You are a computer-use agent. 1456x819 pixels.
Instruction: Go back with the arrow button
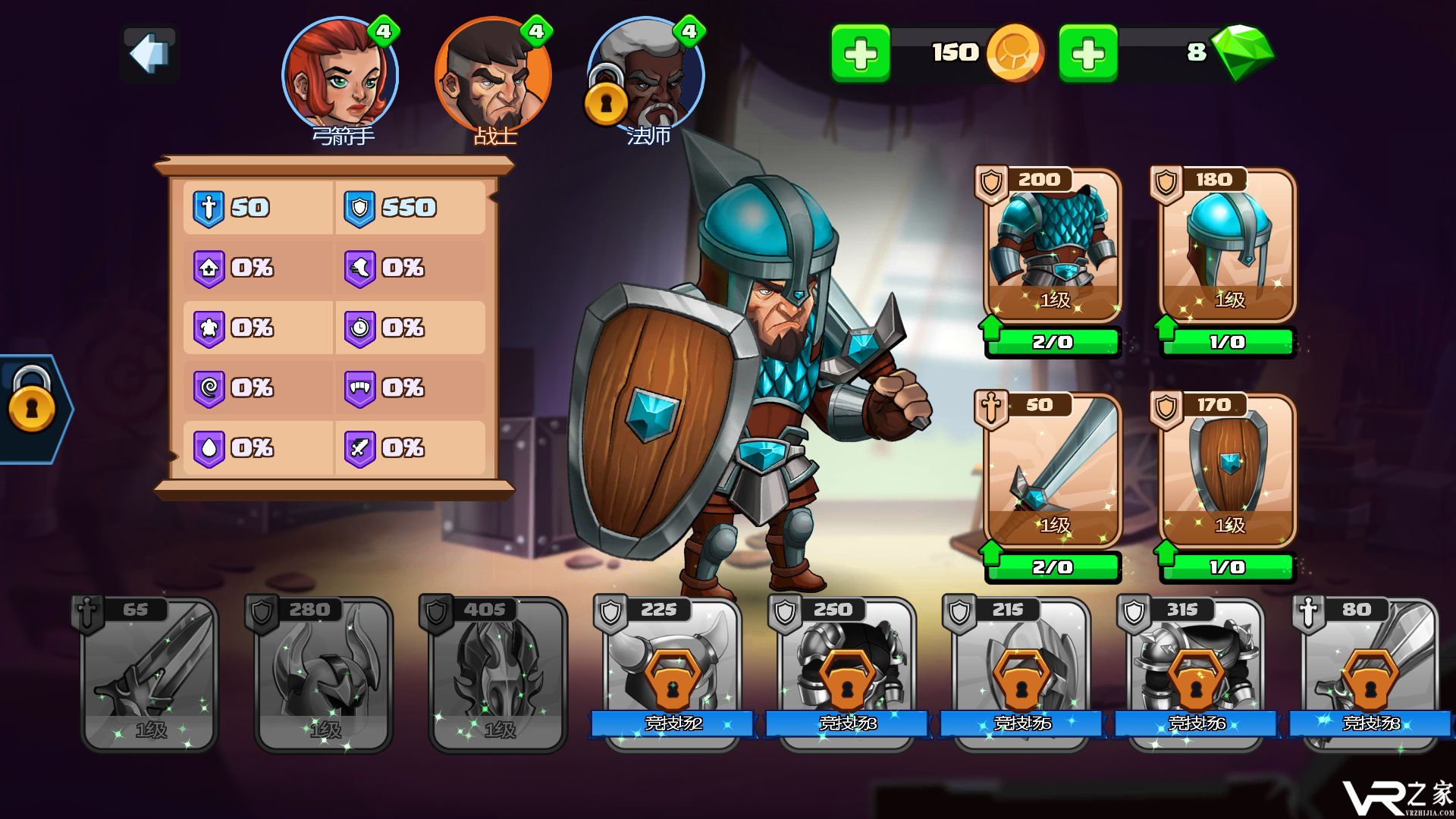click(149, 54)
